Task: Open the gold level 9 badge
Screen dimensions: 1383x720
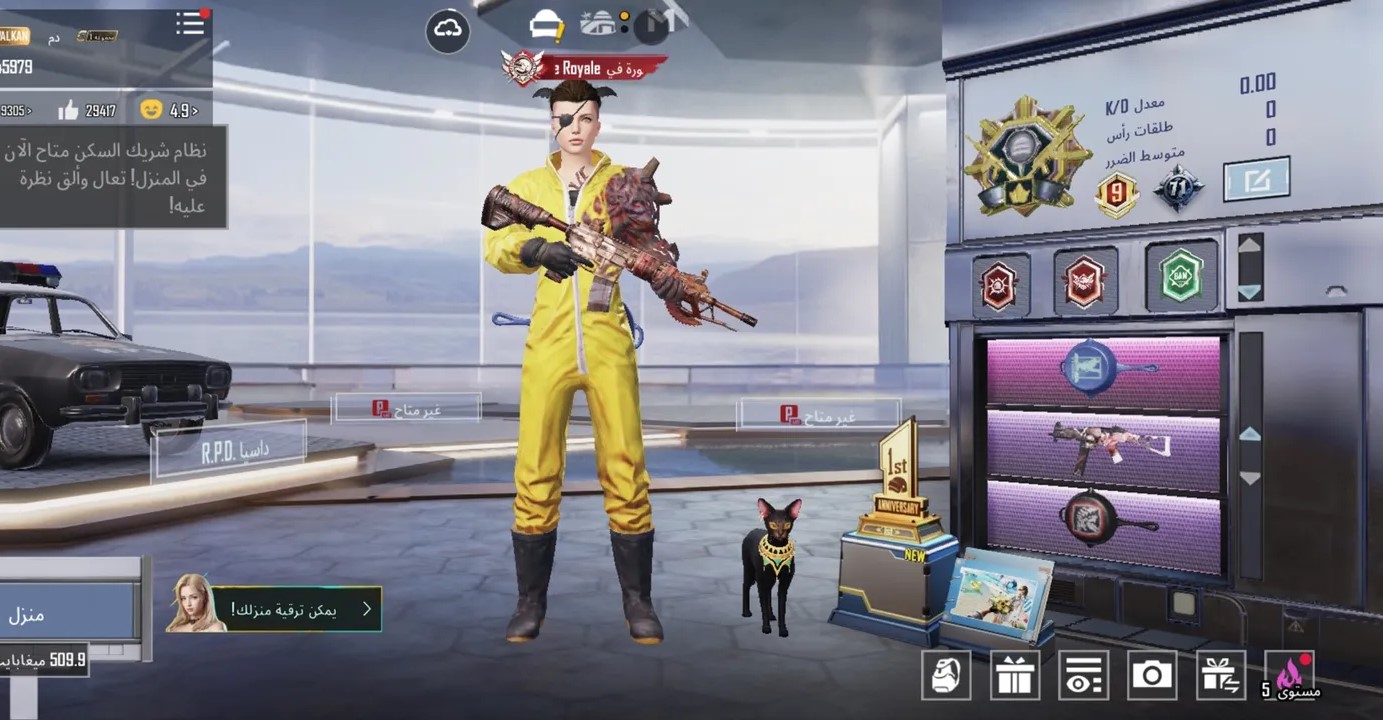Action: 1117,194
